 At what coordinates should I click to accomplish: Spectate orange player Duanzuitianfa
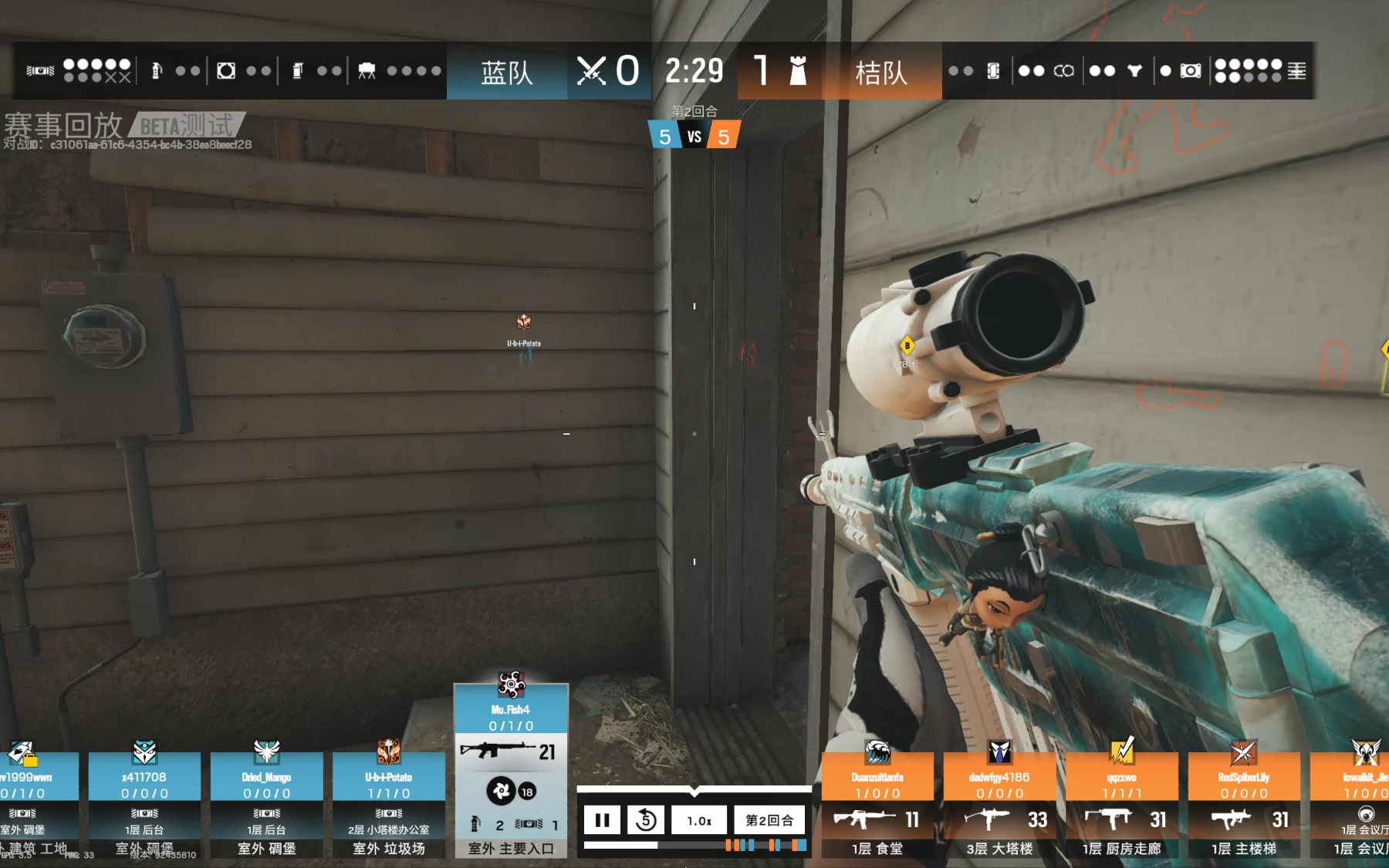877,802
